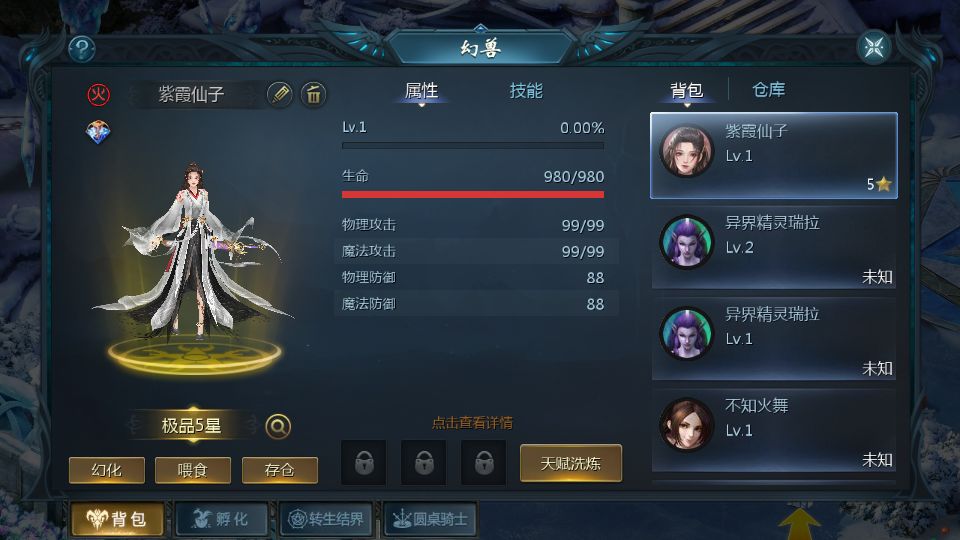Click the 幻化 button
Screen dimensions: 960x540
(x=106, y=470)
